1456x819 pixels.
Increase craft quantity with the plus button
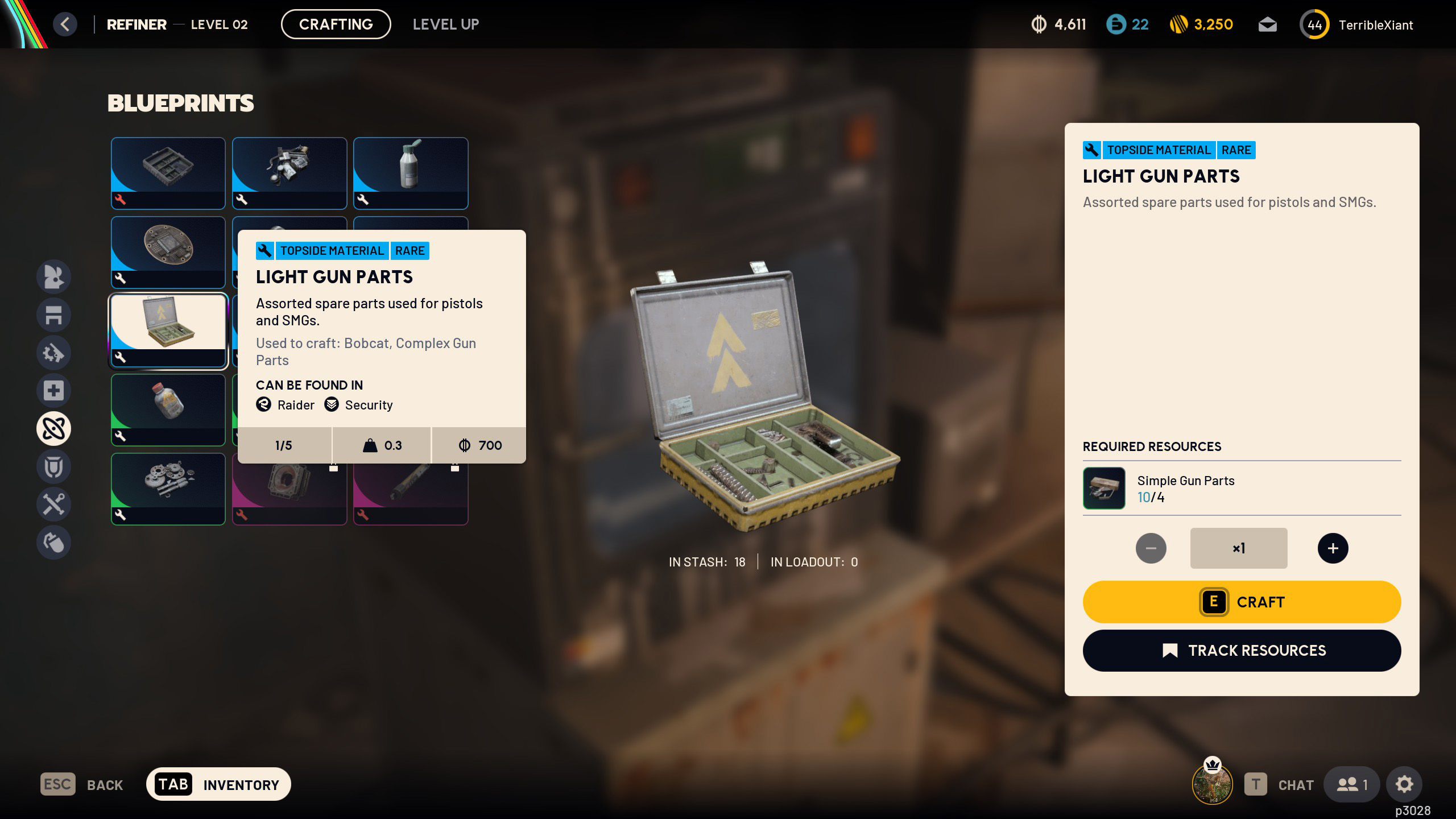(1333, 548)
